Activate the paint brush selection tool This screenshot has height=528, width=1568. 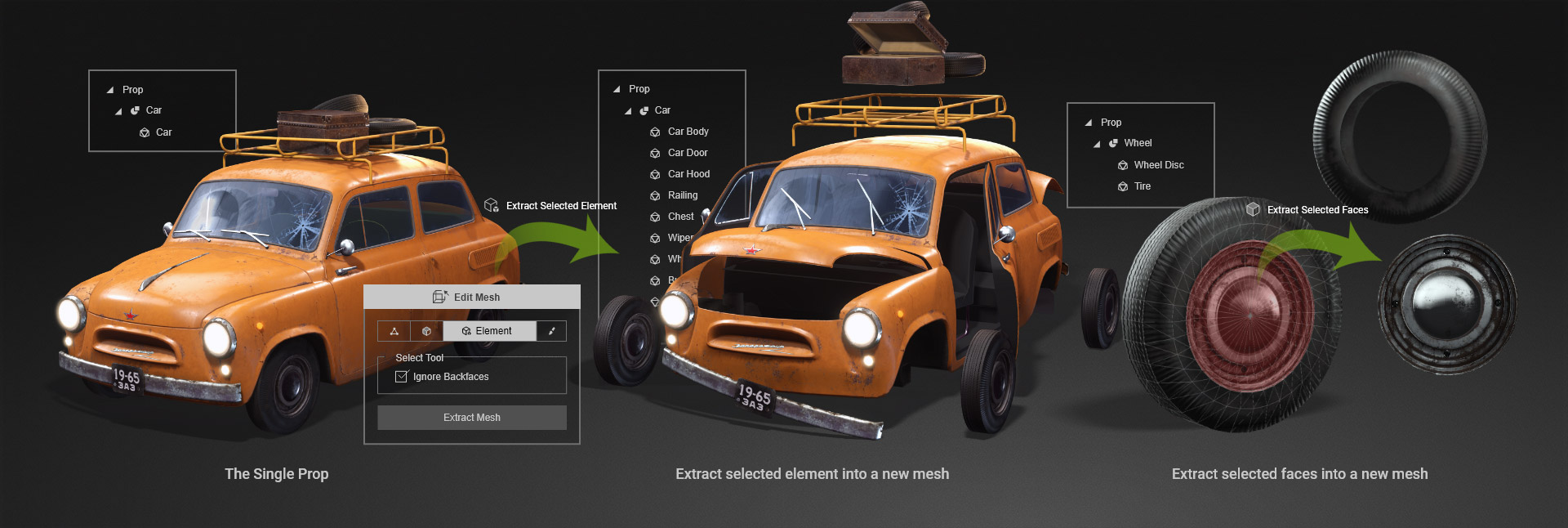click(552, 331)
